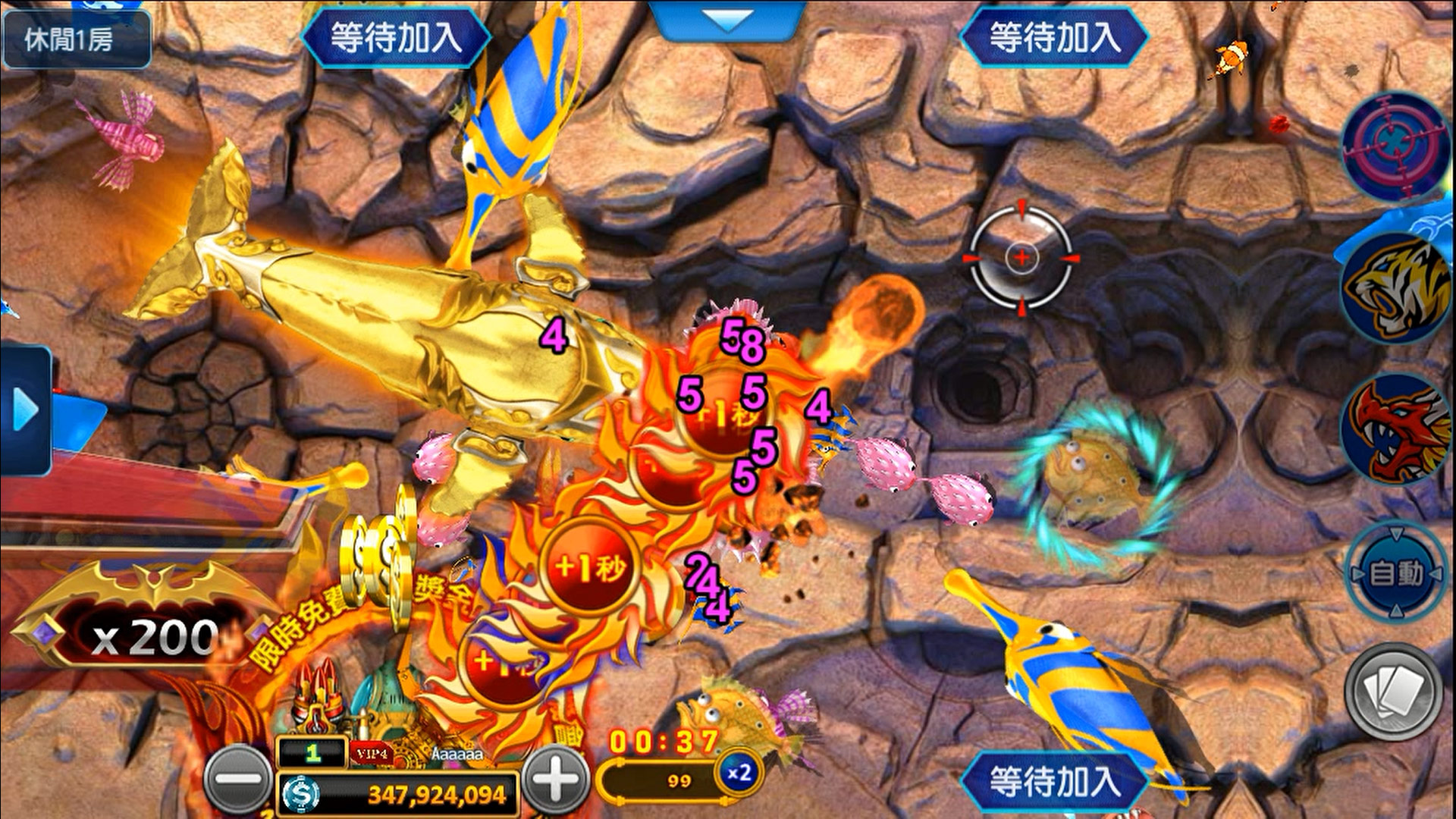The width and height of the screenshot is (1456, 819).
Task: Decrease the bet with the minus button
Action: point(238,780)
